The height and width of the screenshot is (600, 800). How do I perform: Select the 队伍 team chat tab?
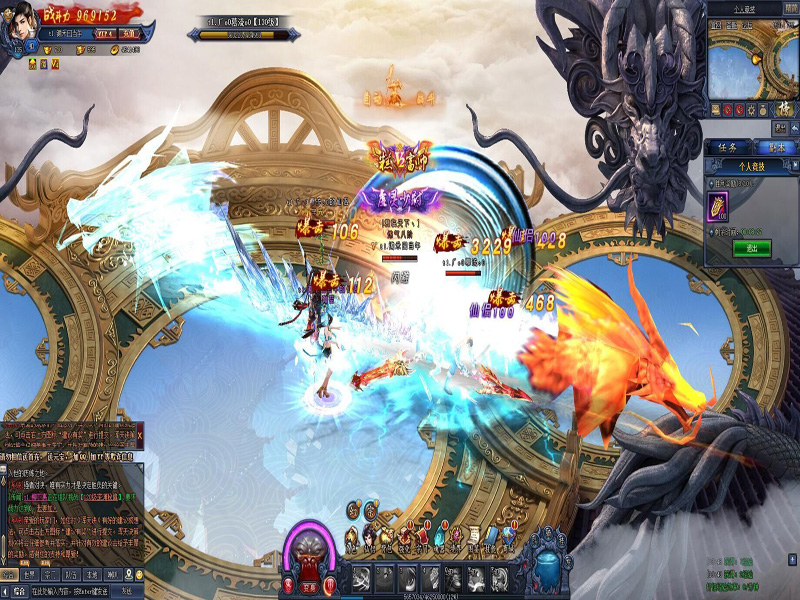(x=69, y=575)
